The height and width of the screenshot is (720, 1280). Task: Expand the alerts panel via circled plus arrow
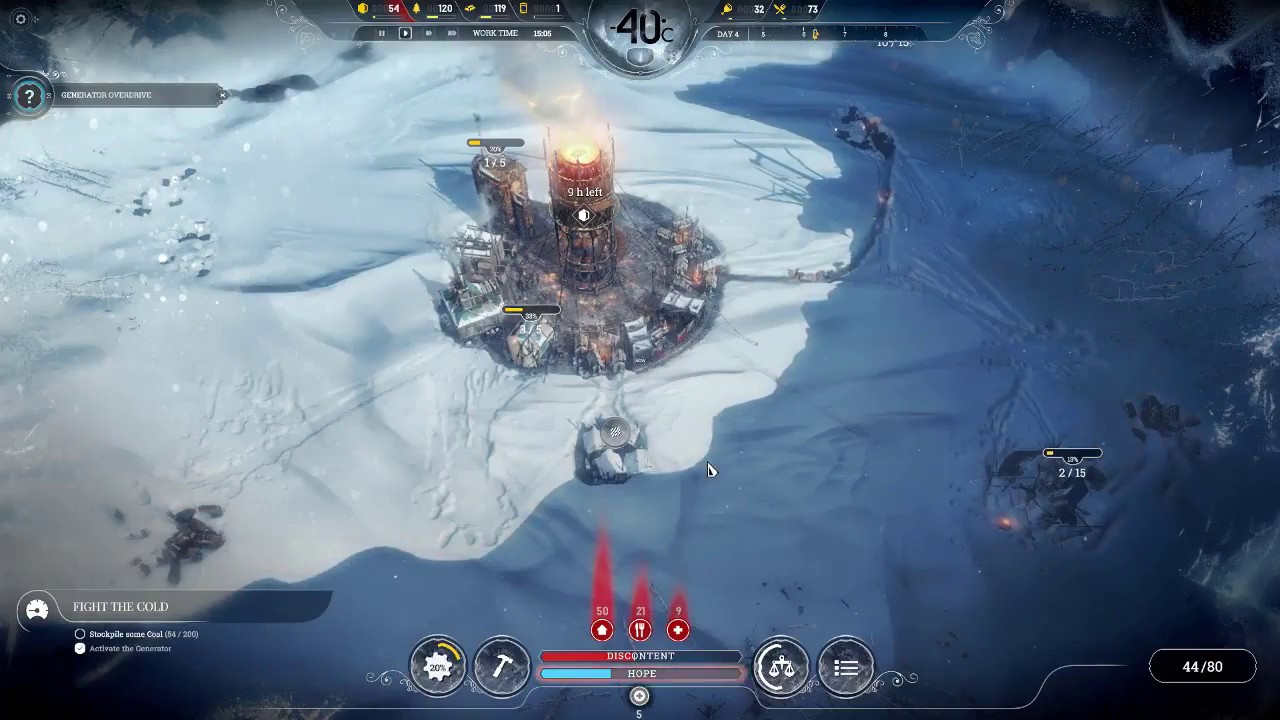click(x=639, y=696)
